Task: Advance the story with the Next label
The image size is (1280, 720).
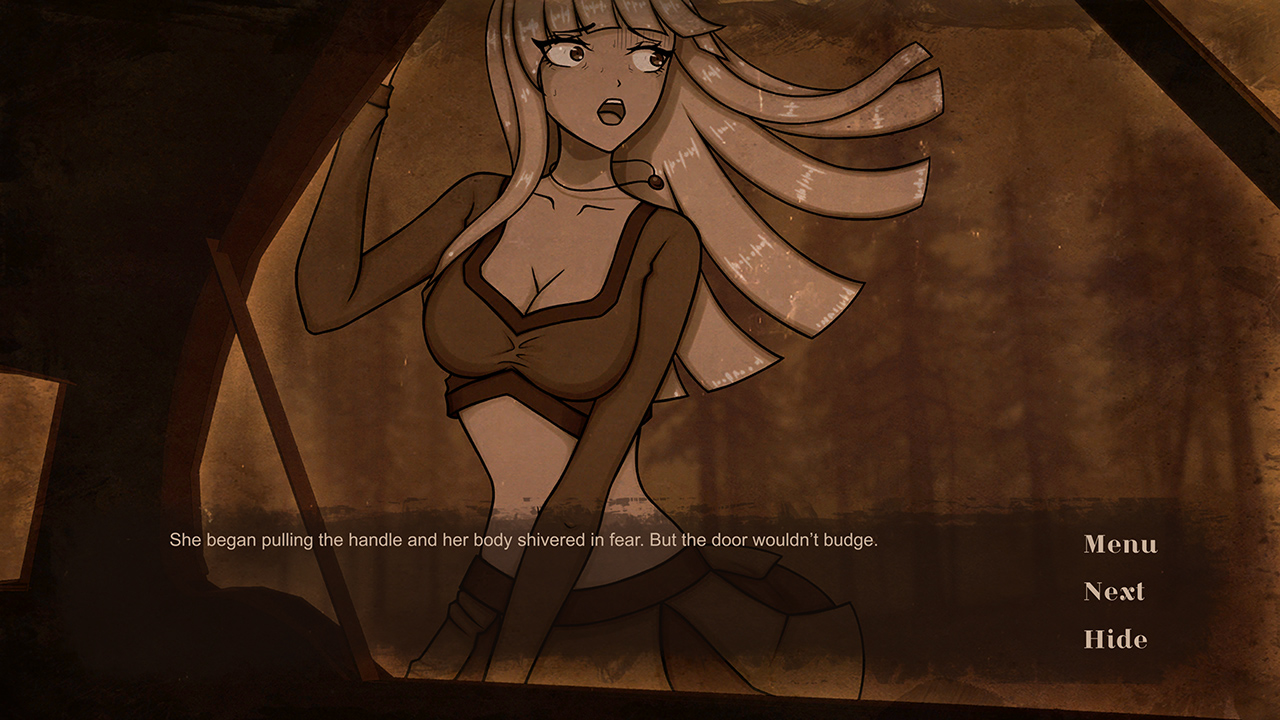Action: pyautogui.click(x=1113, y=592)
